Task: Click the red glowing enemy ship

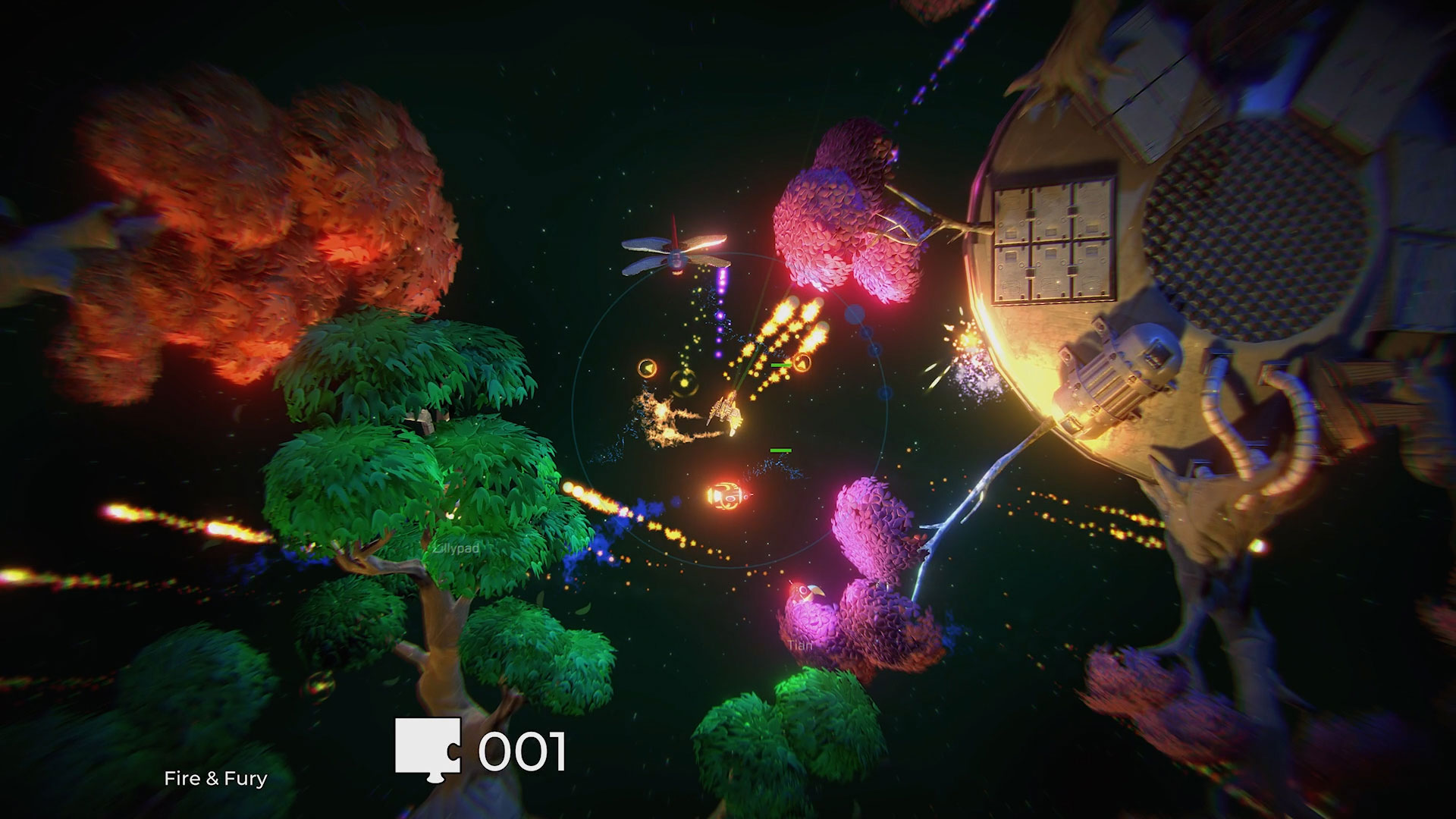Action: (726, 497)
